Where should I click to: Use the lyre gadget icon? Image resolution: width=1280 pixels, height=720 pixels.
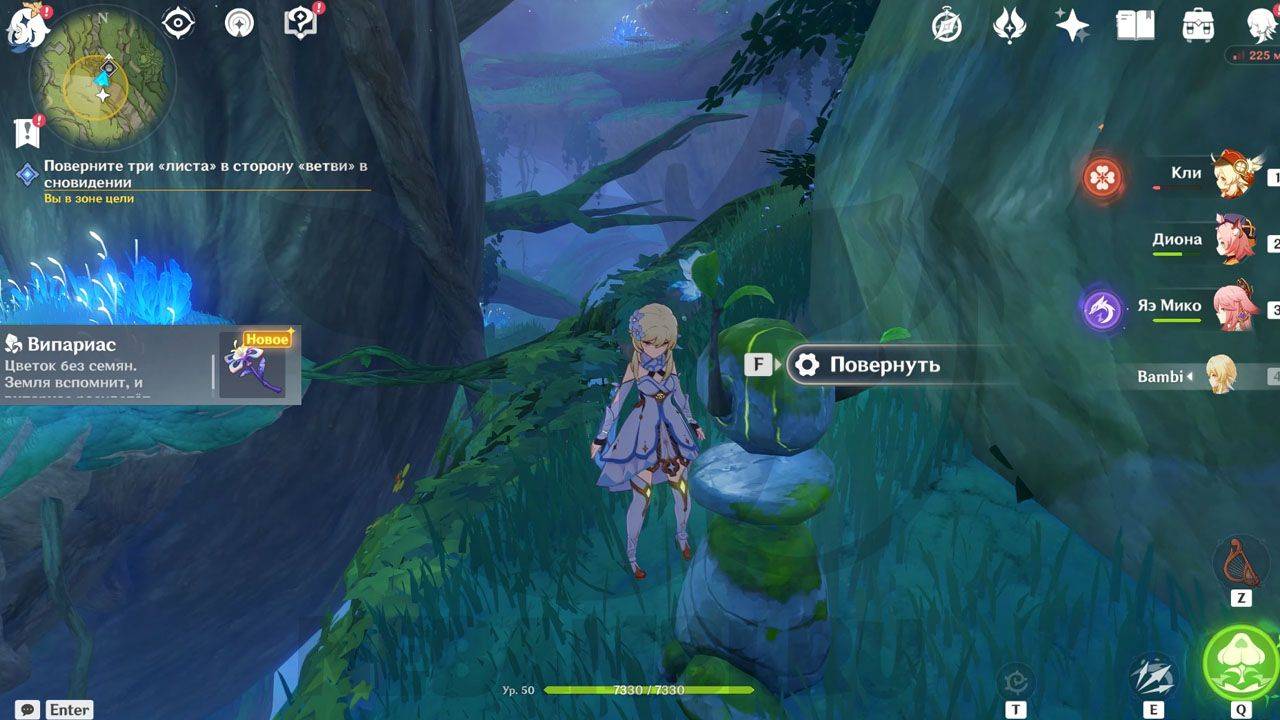pyautogui.click(x=1240, y=562)
